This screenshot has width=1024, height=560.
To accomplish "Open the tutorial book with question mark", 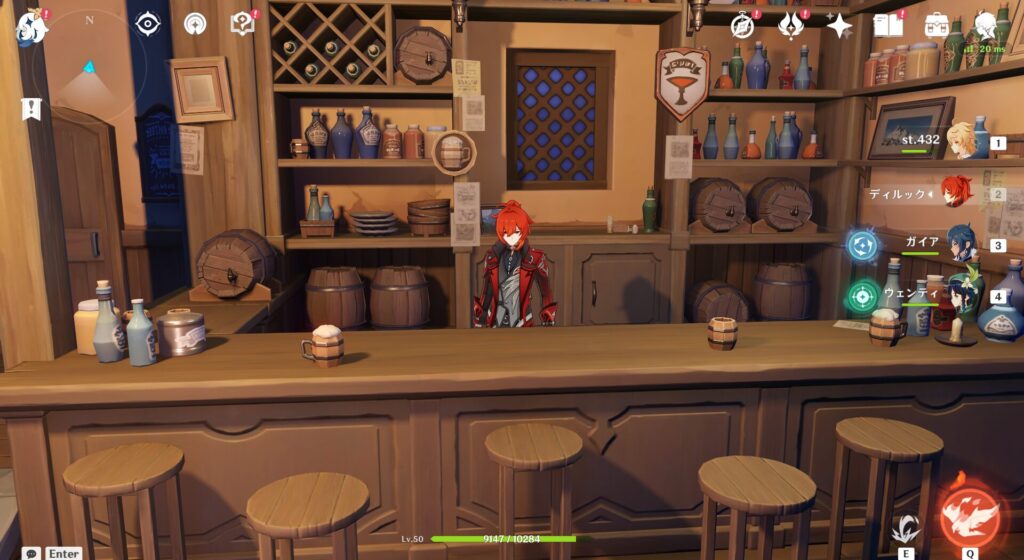I will click(242, 23).
